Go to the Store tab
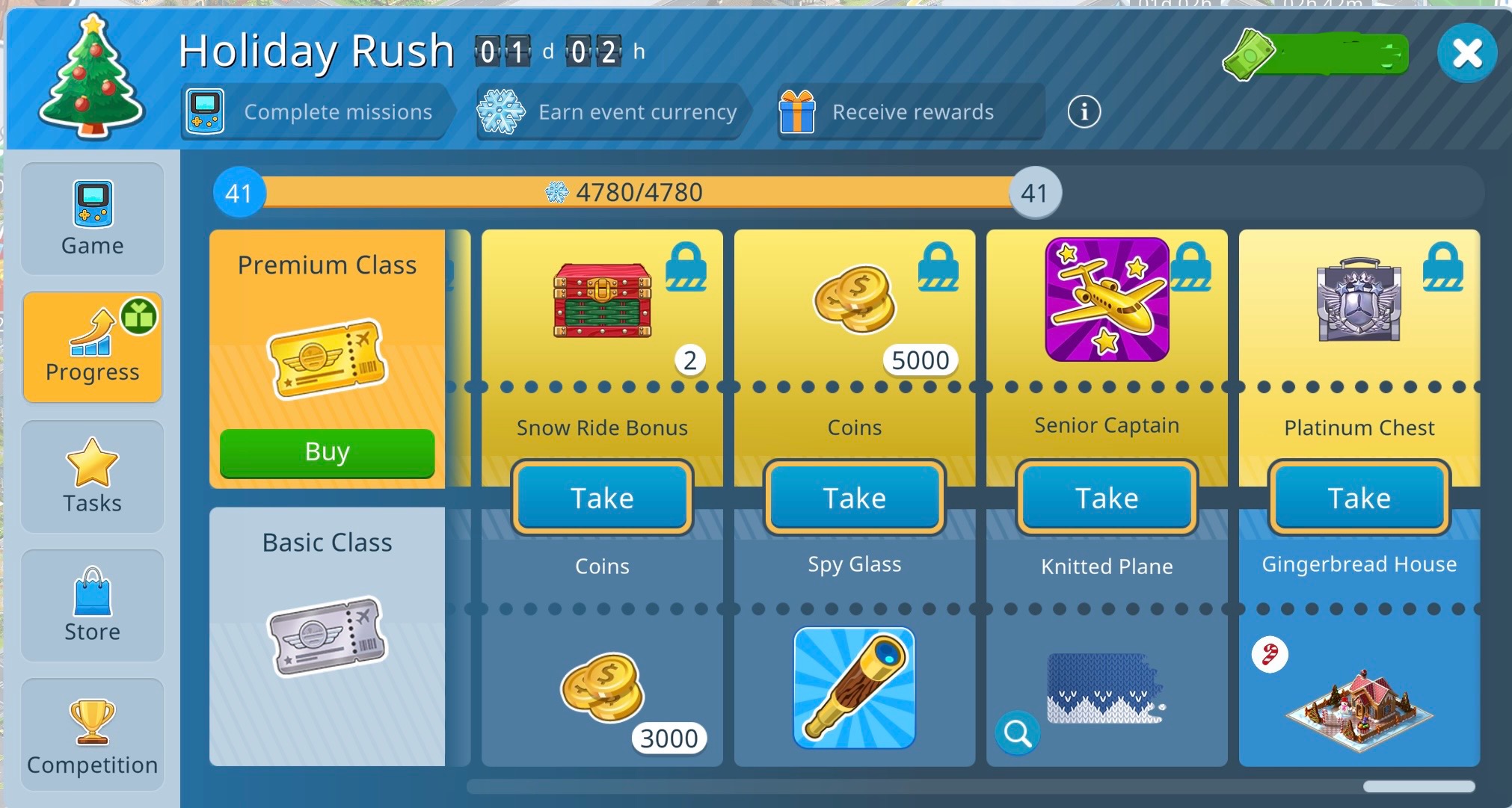Image resolution: width=1512 pixels, height=808 pixels. 93,605
